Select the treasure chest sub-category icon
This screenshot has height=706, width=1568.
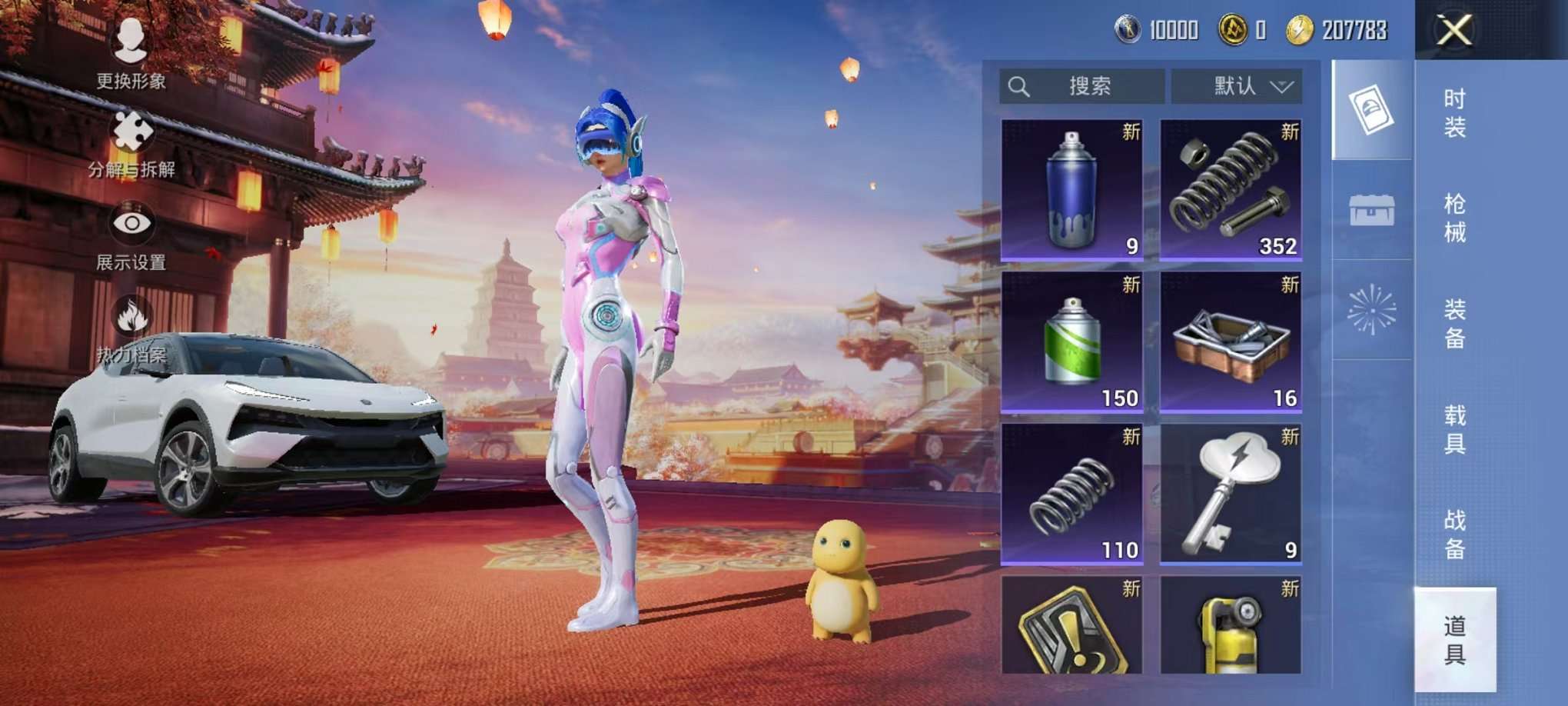tap(1372, 210)
